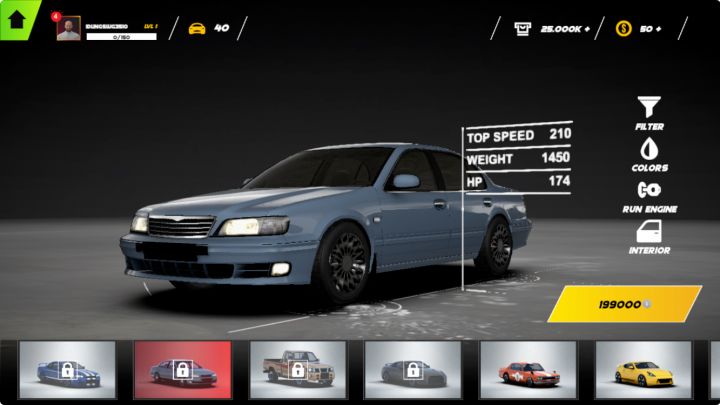Return to the home screen via house icon
The width and height of the screenshot is (720, 405).
(x=17, y=18)
